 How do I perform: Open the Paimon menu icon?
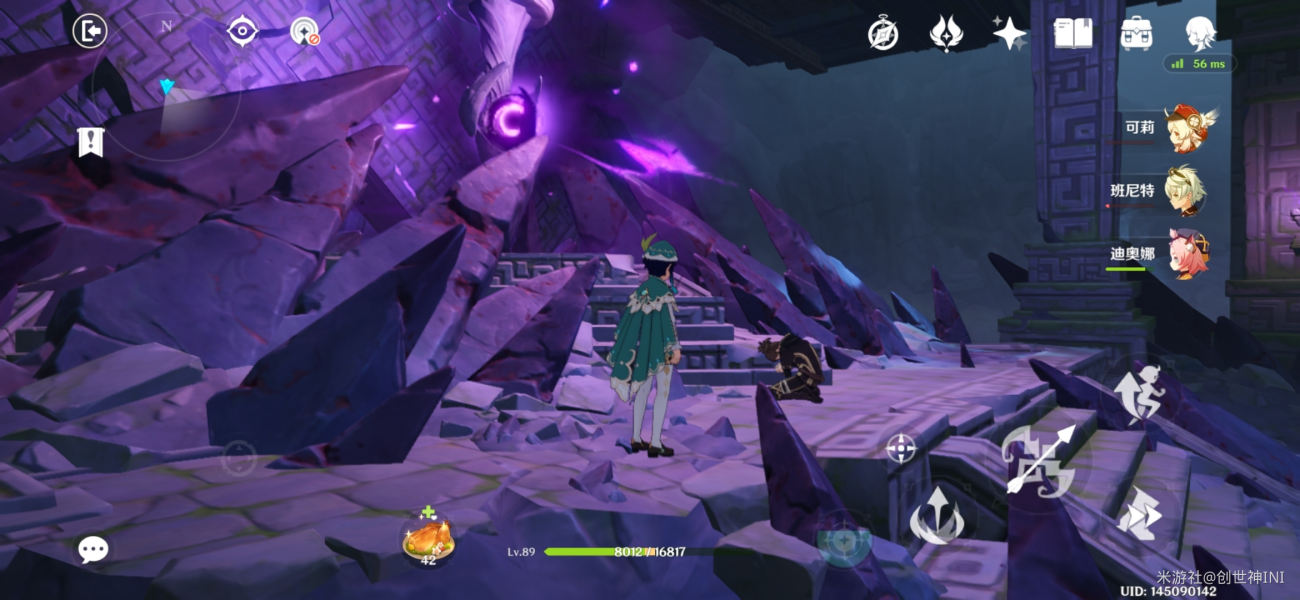(x=1200, y=34)
